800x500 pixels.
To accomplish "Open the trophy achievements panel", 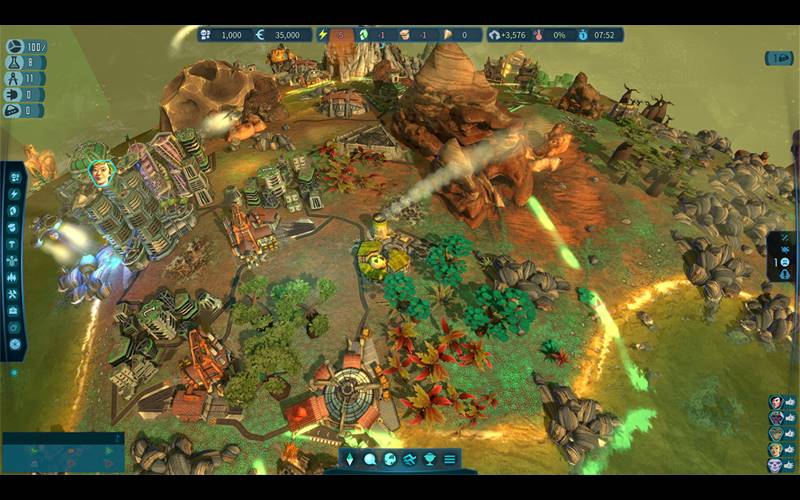I will 430,459.
